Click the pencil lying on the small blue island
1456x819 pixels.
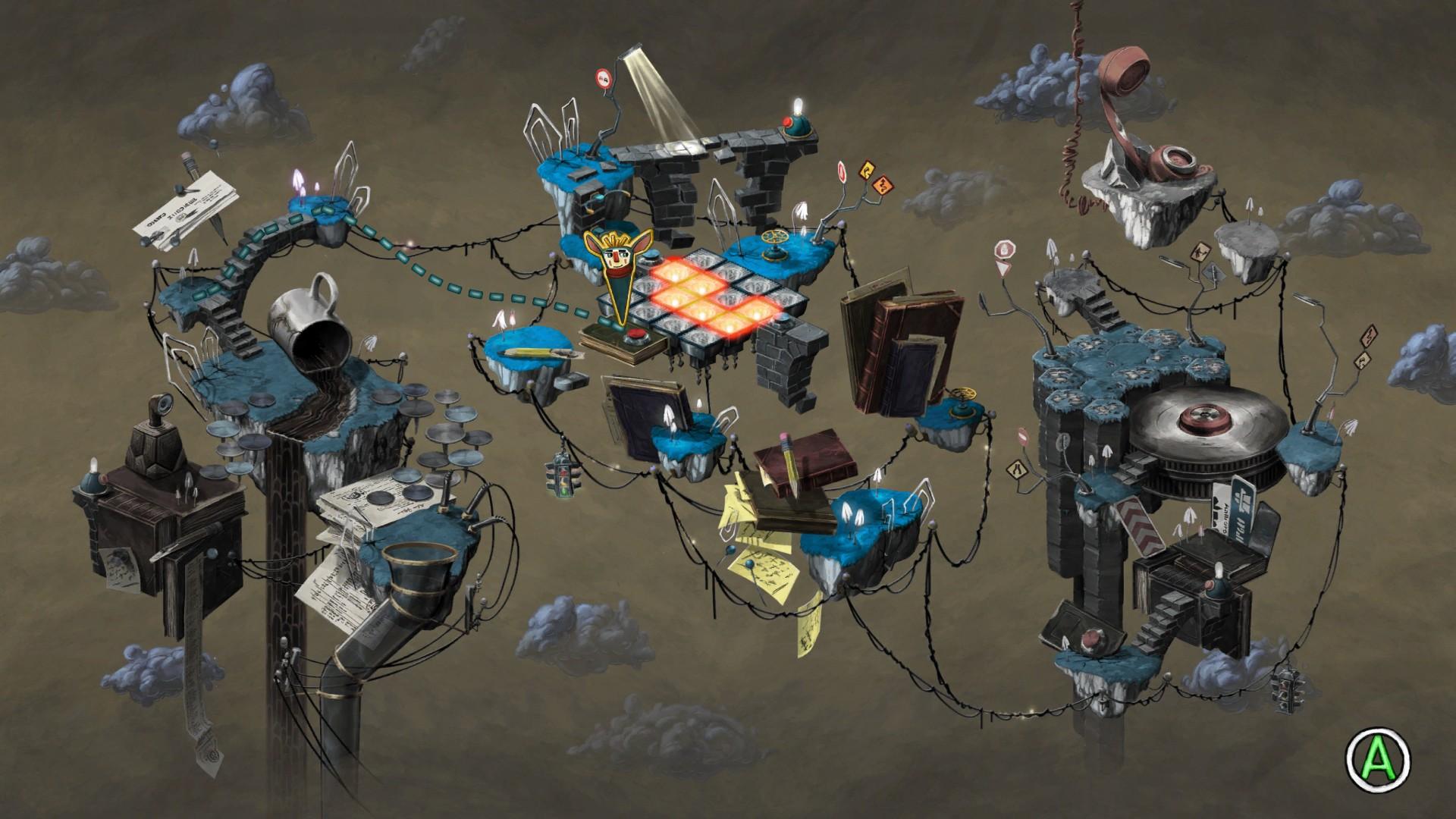coord(531,353)
